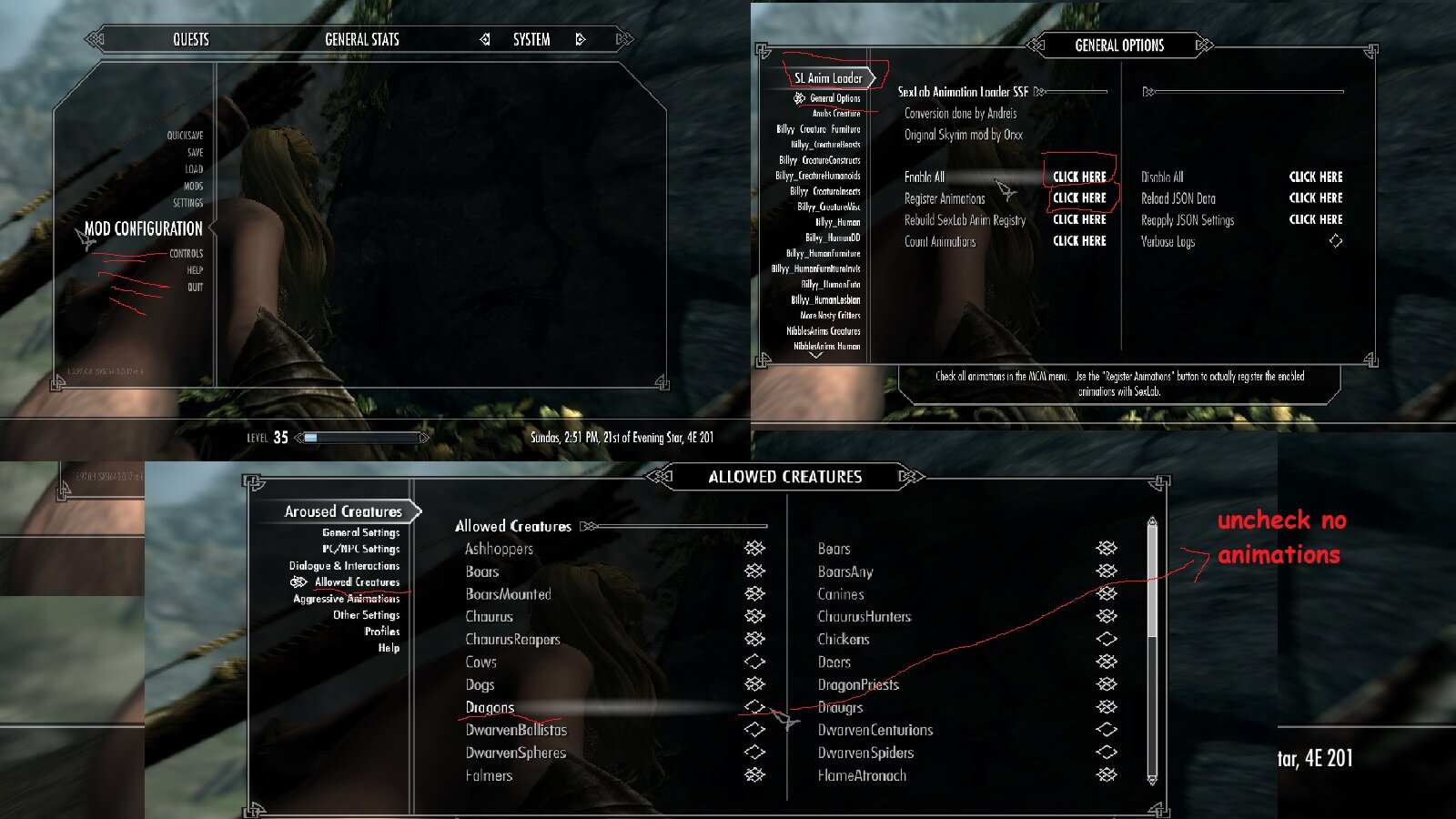Screen dimensions: 1456x819
Task: Toggle the Cows animation setting
Action: [x=755, y=662]
